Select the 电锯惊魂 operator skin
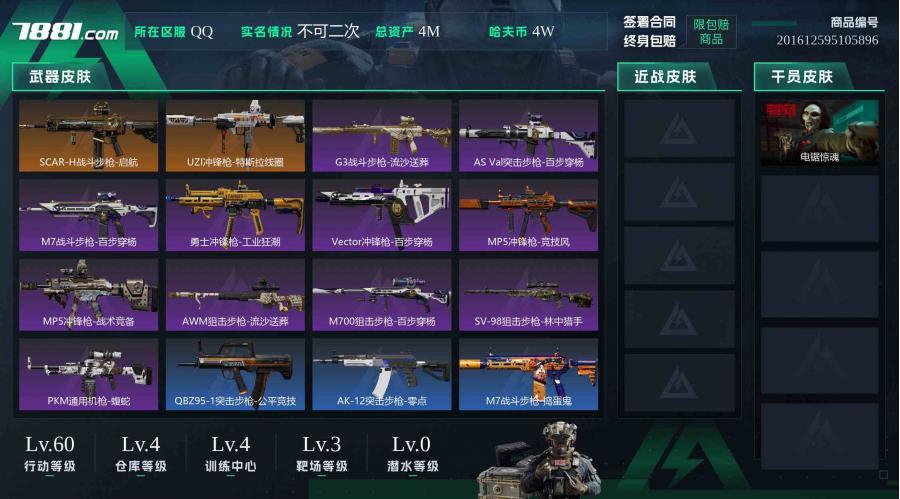This screenshot has width=900, height=499. (819, 133)
